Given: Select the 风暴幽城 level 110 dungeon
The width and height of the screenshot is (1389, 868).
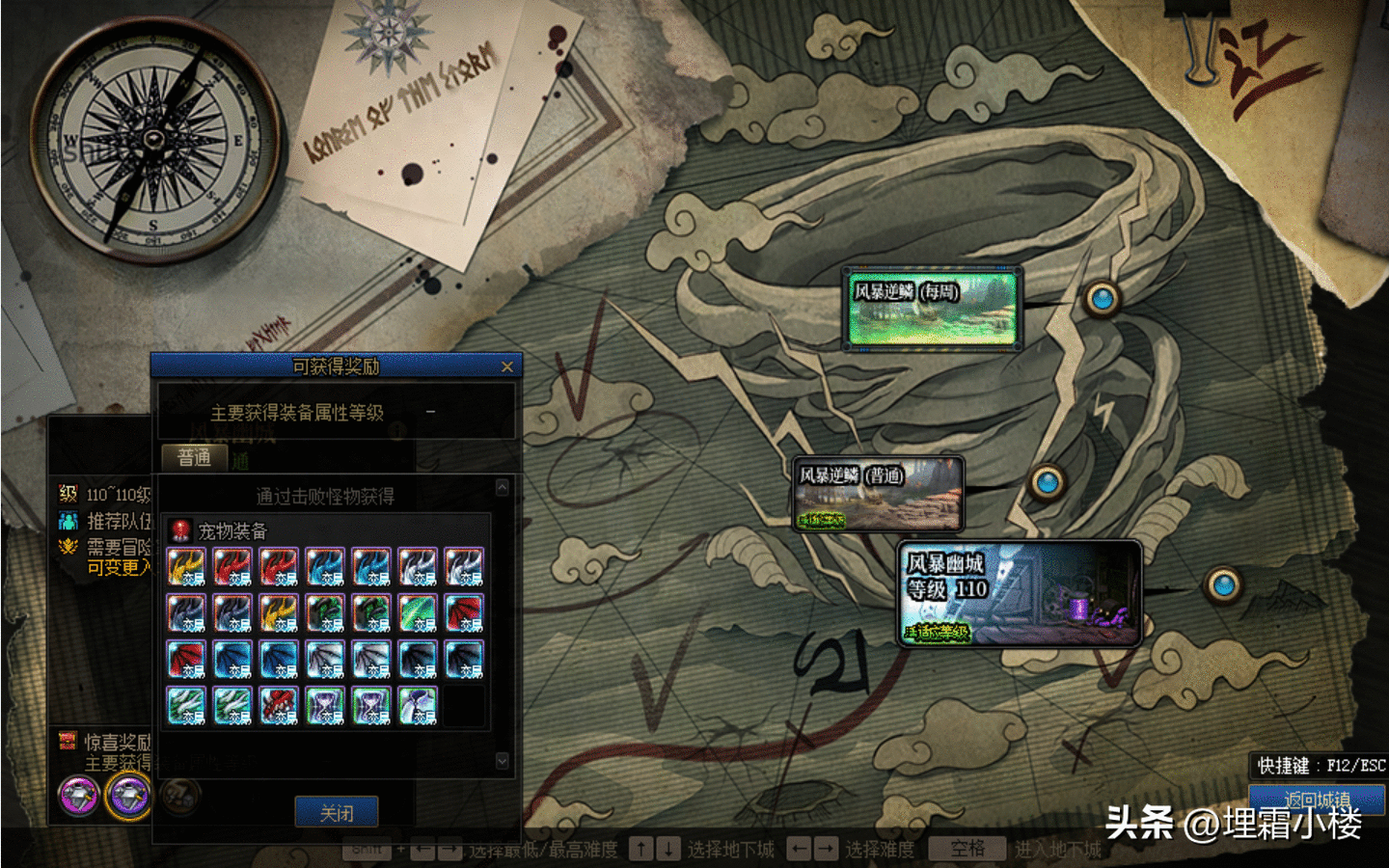Looking at the screenshot, I should tap(1020, 592).
